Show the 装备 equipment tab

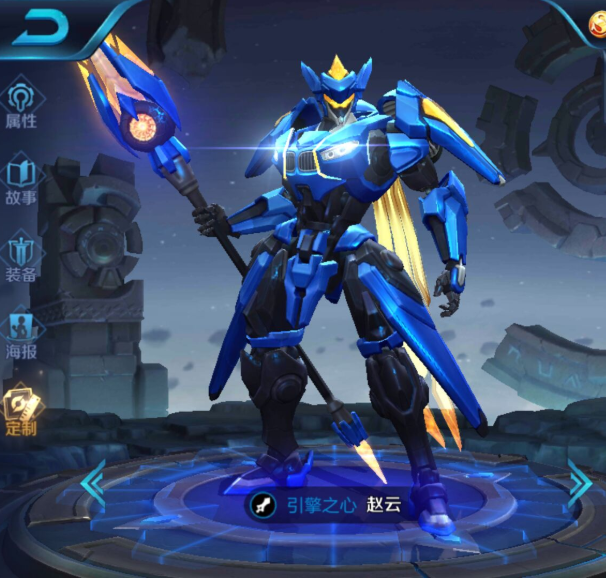coord(21,256)
